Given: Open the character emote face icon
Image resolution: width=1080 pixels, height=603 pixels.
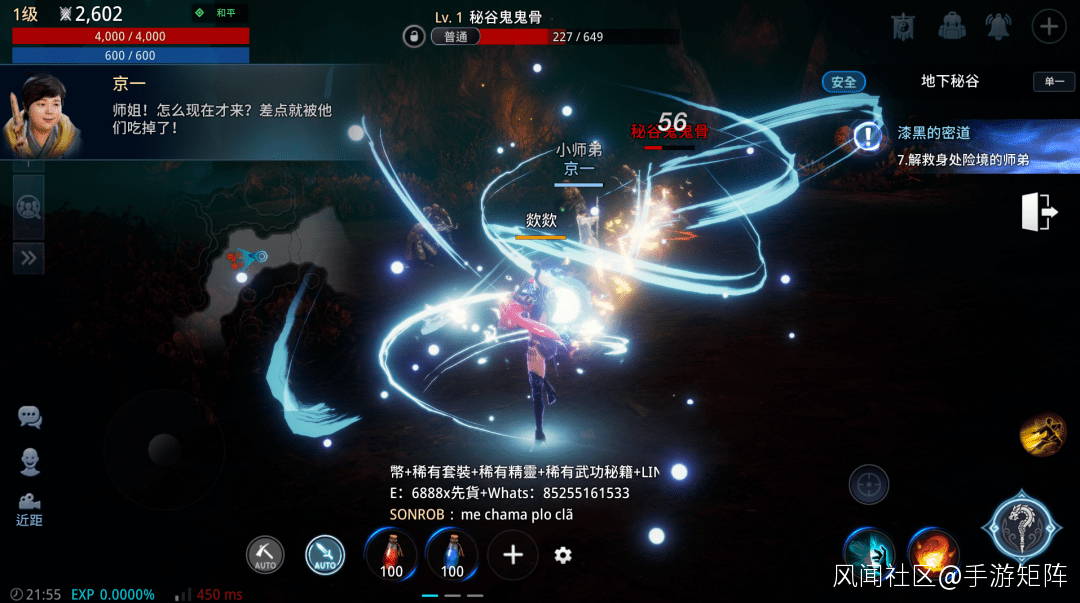Looking at the screenshot, I should pyautogui.click(x=30, y=461).
